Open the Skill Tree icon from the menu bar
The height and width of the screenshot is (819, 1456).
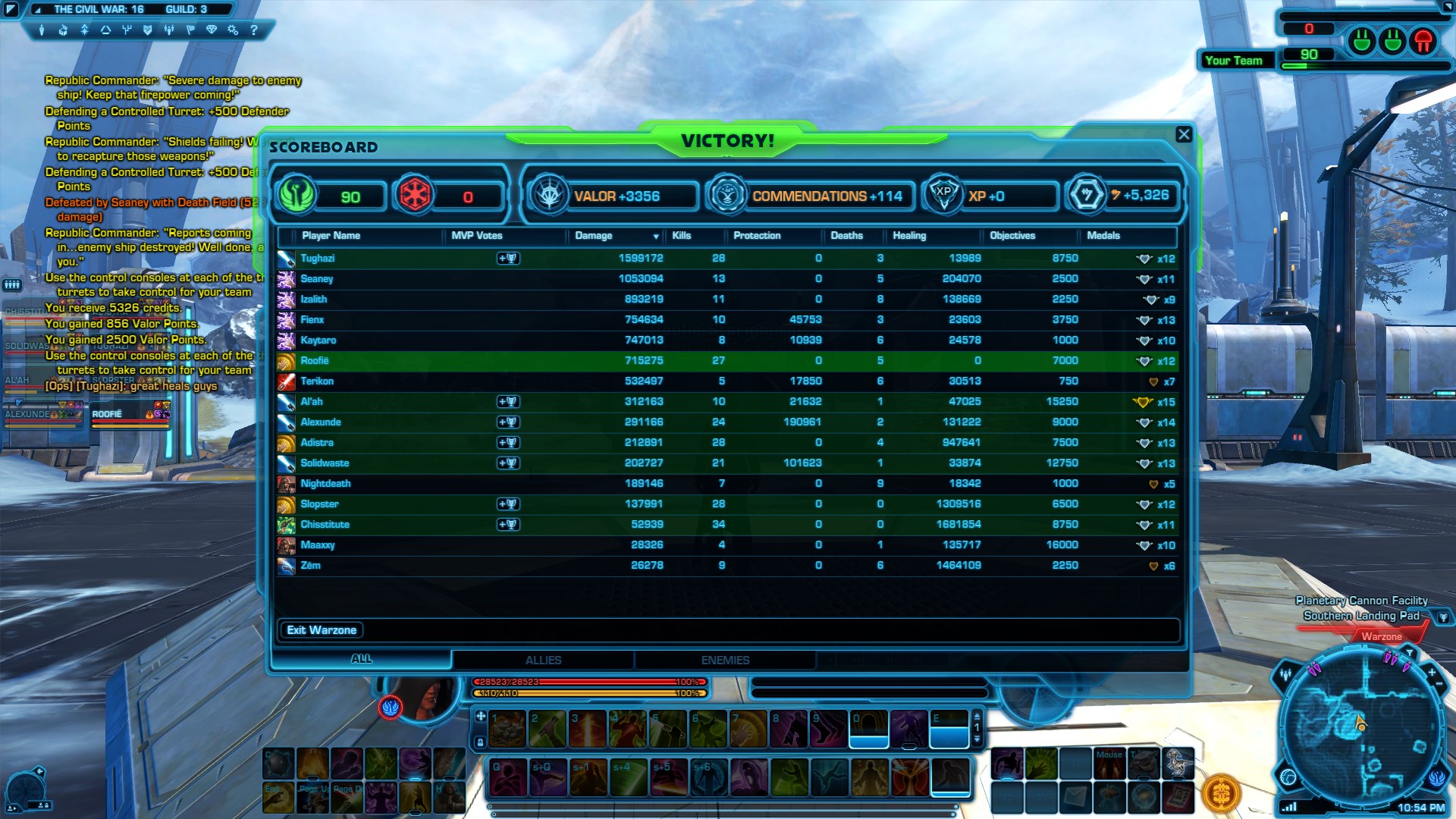pyautogui.click(x=127, y=31)
